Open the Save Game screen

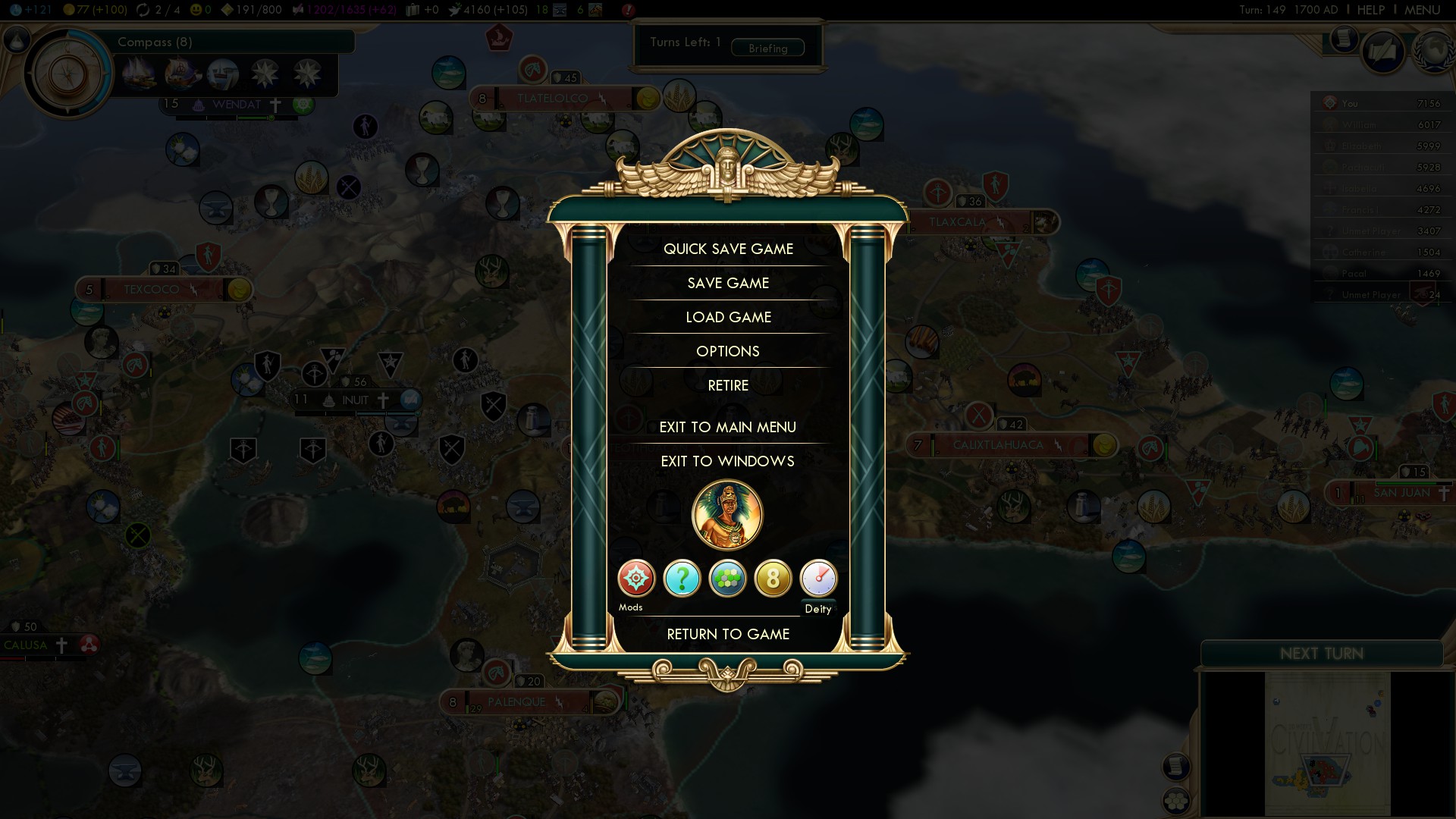coord(728,283)
